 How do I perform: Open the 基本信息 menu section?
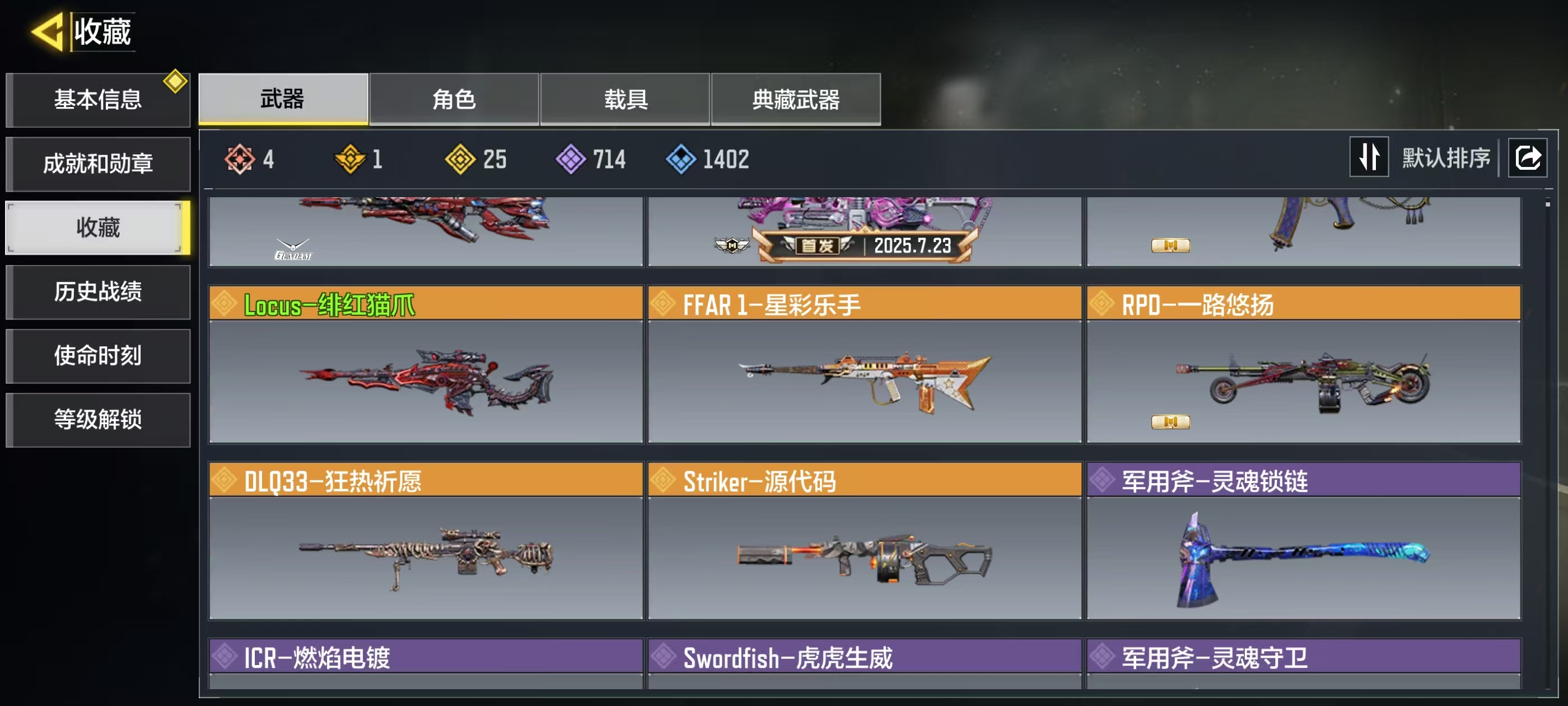click(x=97, y=99)
